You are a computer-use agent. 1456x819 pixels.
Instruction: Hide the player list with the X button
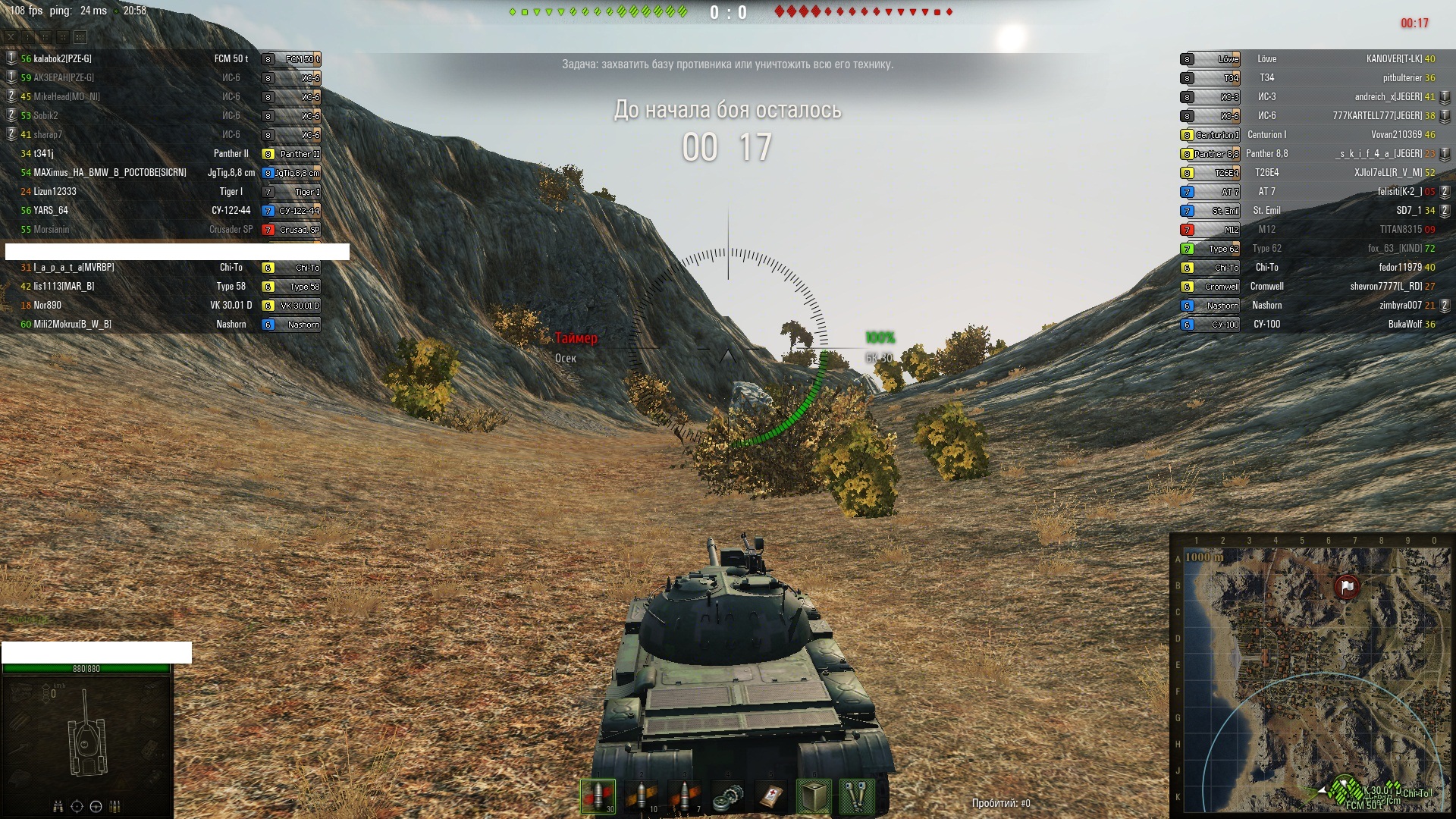(11, 36)
